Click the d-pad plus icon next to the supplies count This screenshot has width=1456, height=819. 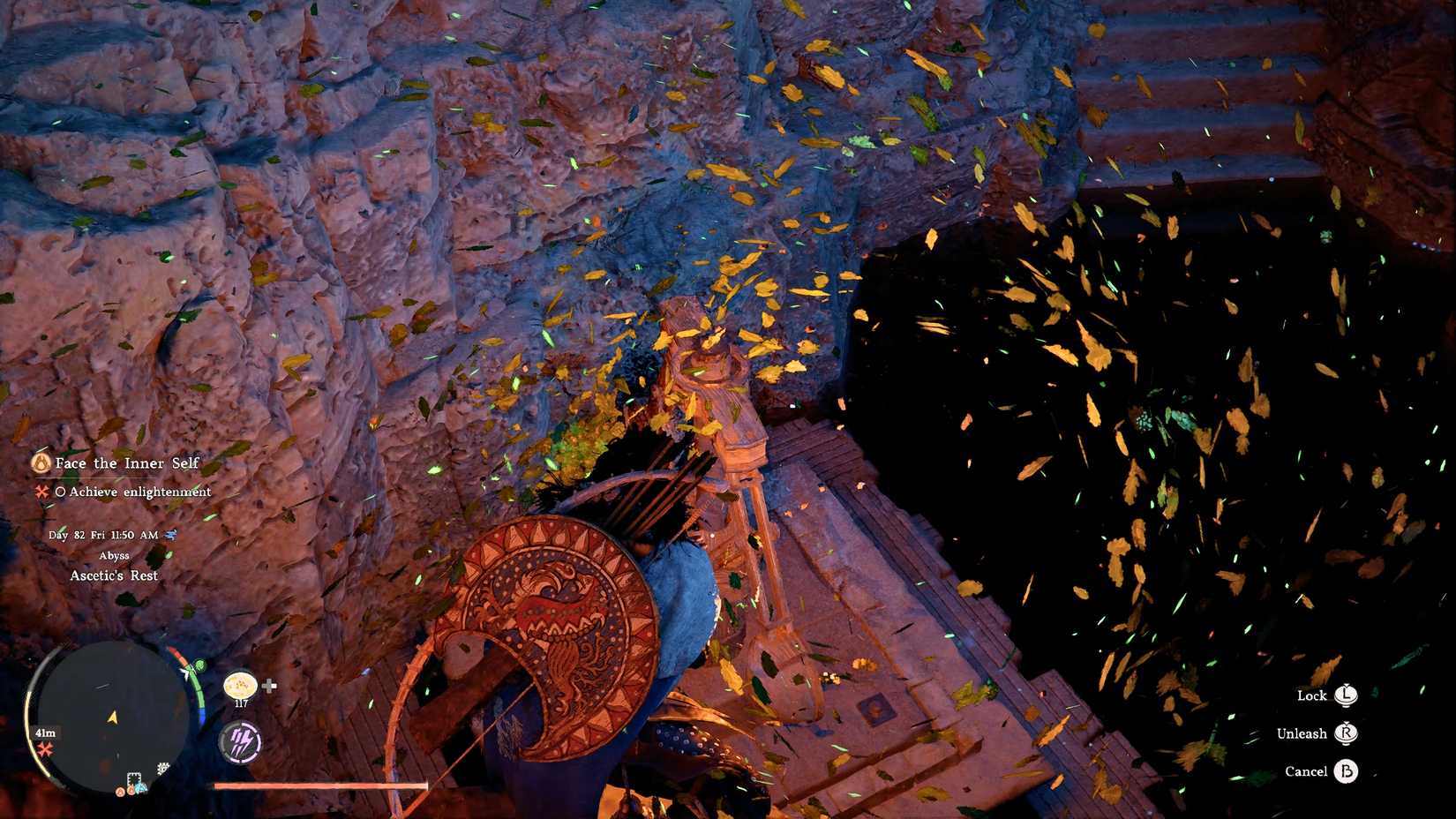click(269, 686)
